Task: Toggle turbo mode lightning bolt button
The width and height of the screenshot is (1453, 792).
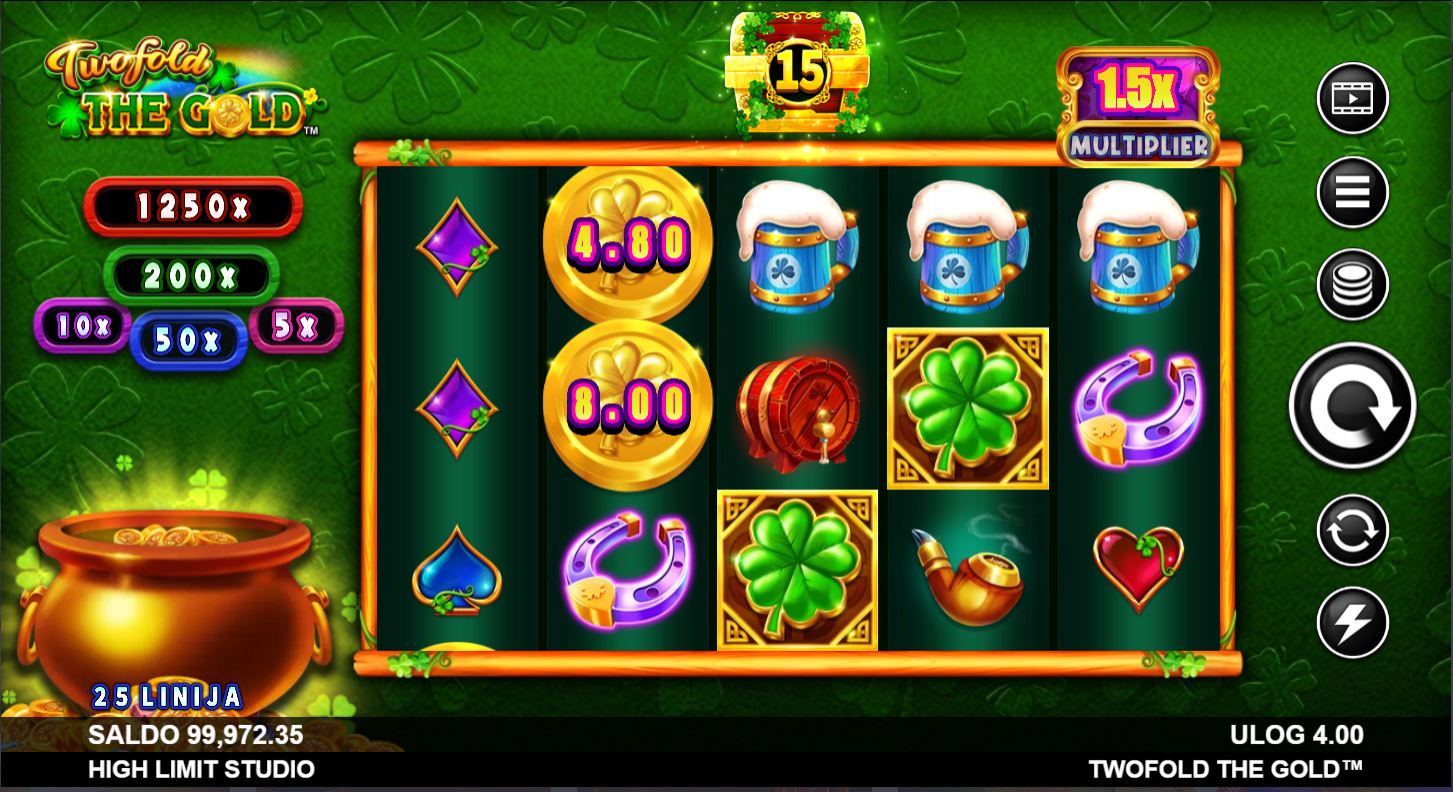Action: tap(1352, 622)
